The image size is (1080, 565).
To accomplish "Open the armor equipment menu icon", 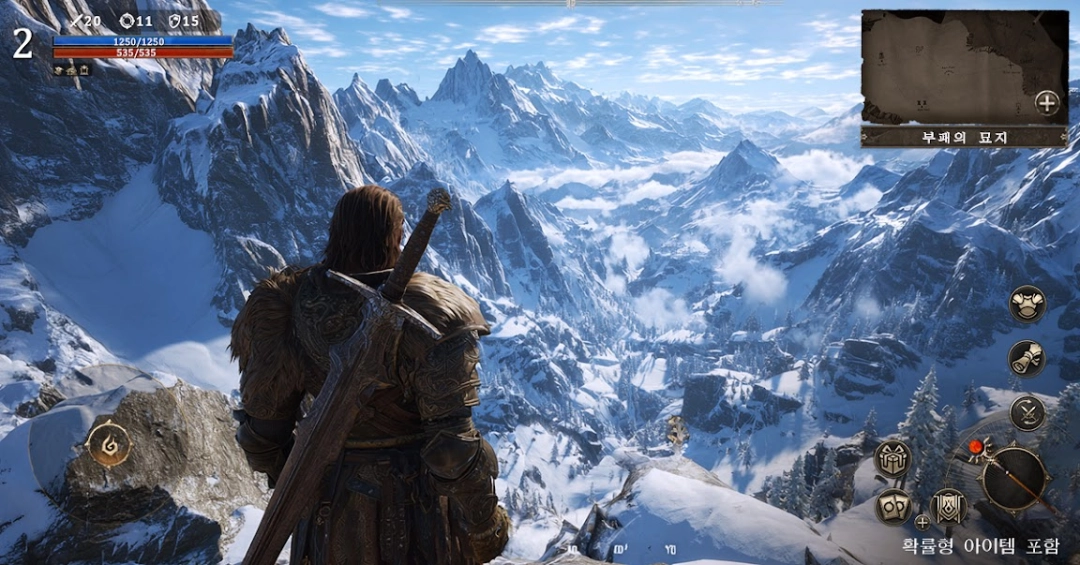I will (1027, 304).
